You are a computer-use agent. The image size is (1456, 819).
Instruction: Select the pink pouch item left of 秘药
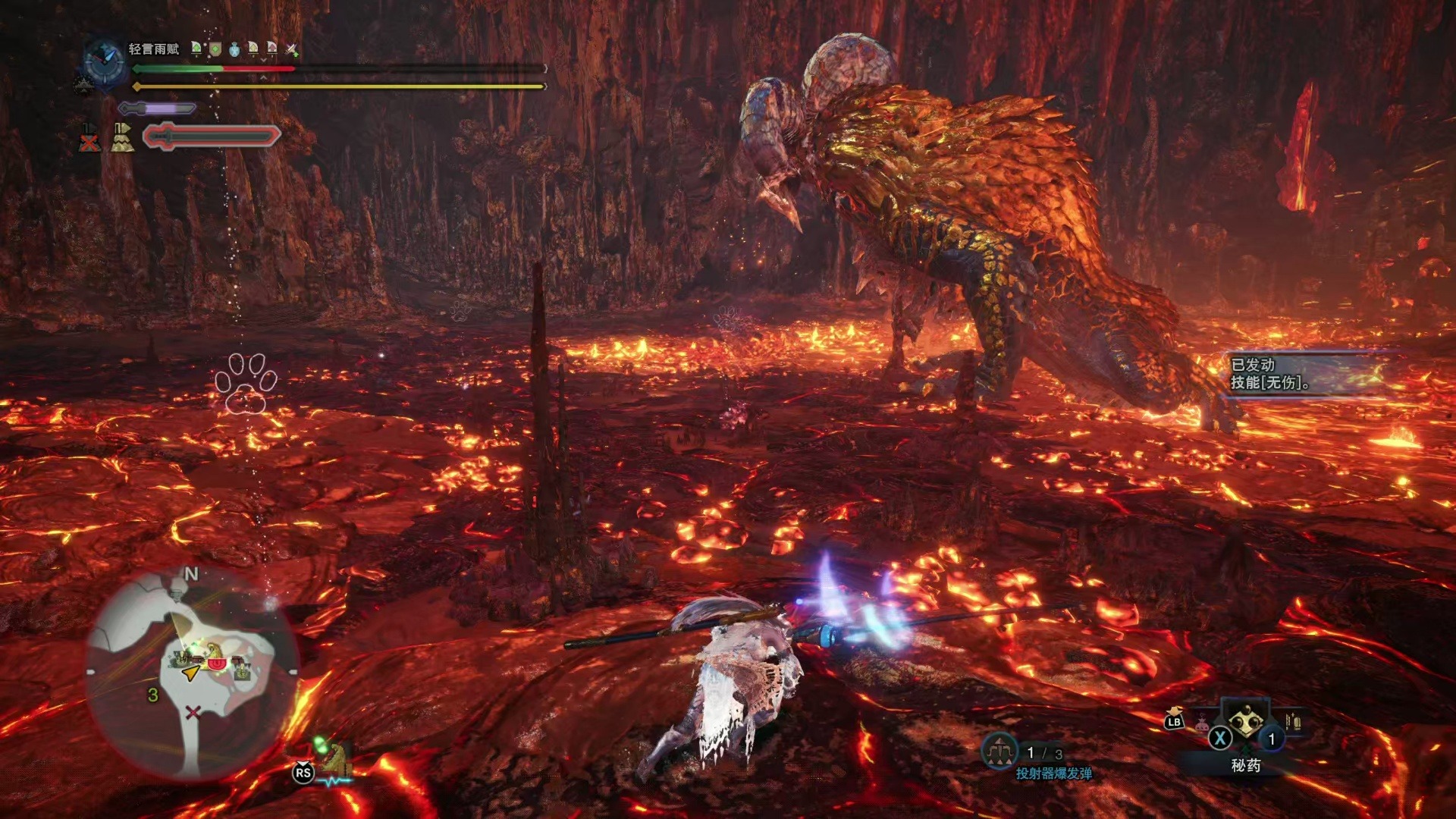[x=1202, y=722]
